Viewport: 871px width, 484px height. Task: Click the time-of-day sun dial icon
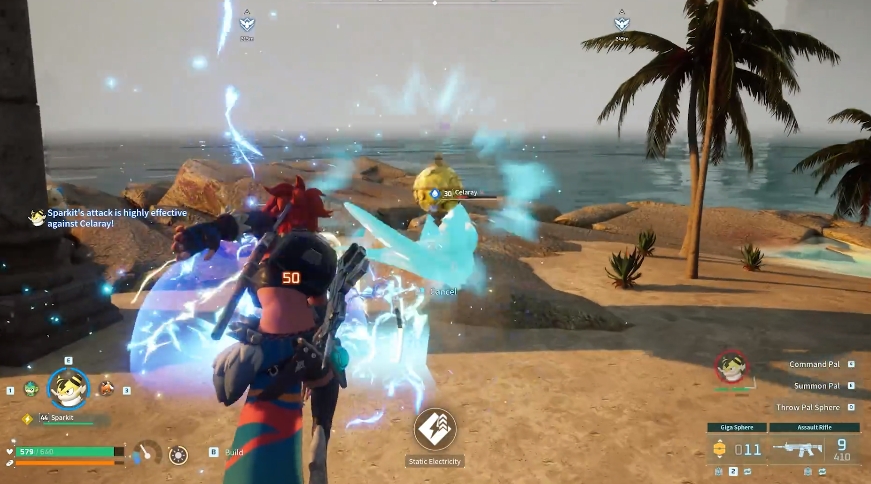point(178,455)
